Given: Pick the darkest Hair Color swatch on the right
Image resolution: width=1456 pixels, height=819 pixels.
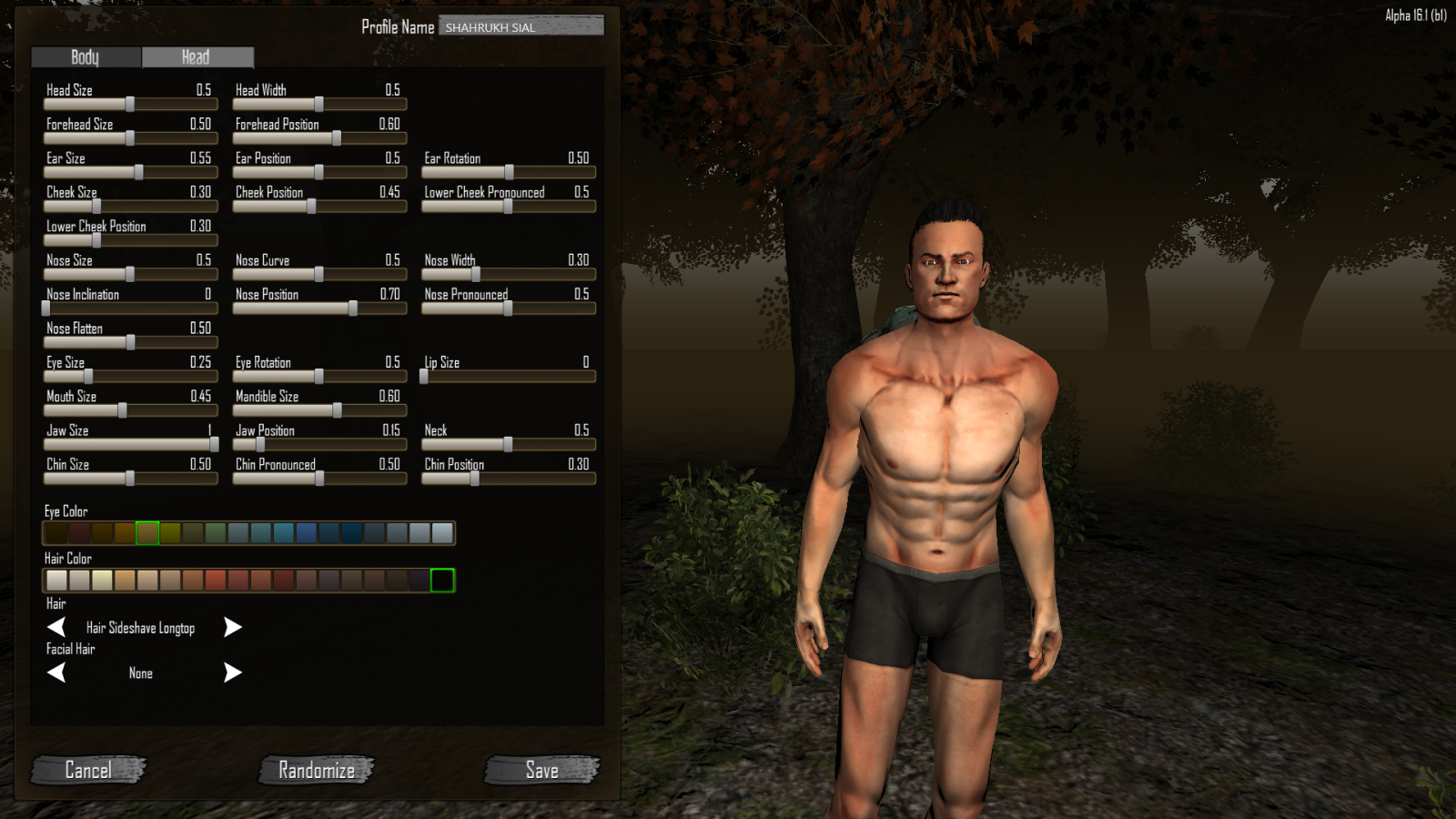Looking at the screenshot, I should (441, 580).
